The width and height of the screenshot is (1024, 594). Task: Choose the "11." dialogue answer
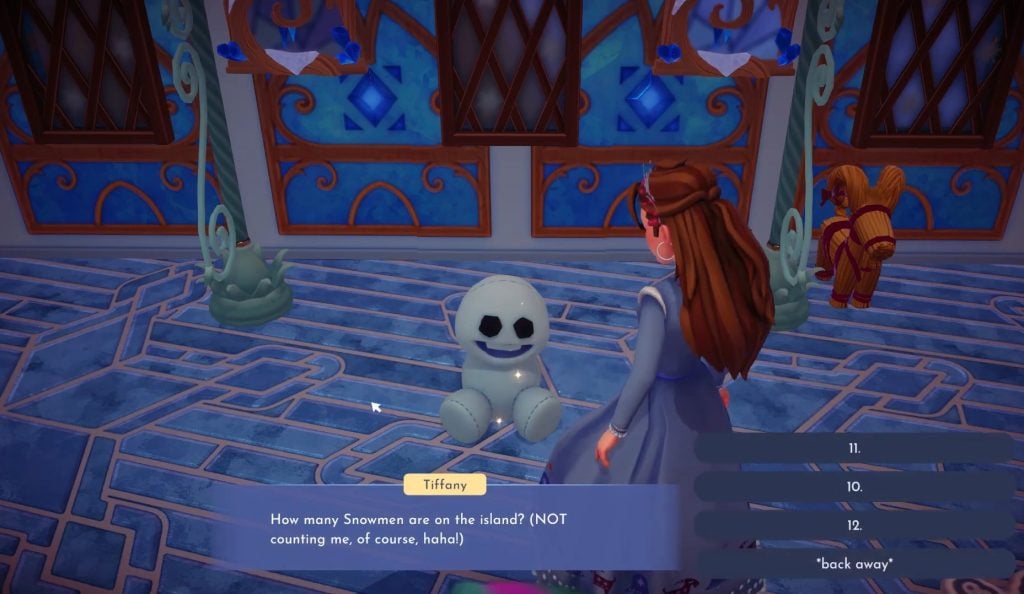853,448
